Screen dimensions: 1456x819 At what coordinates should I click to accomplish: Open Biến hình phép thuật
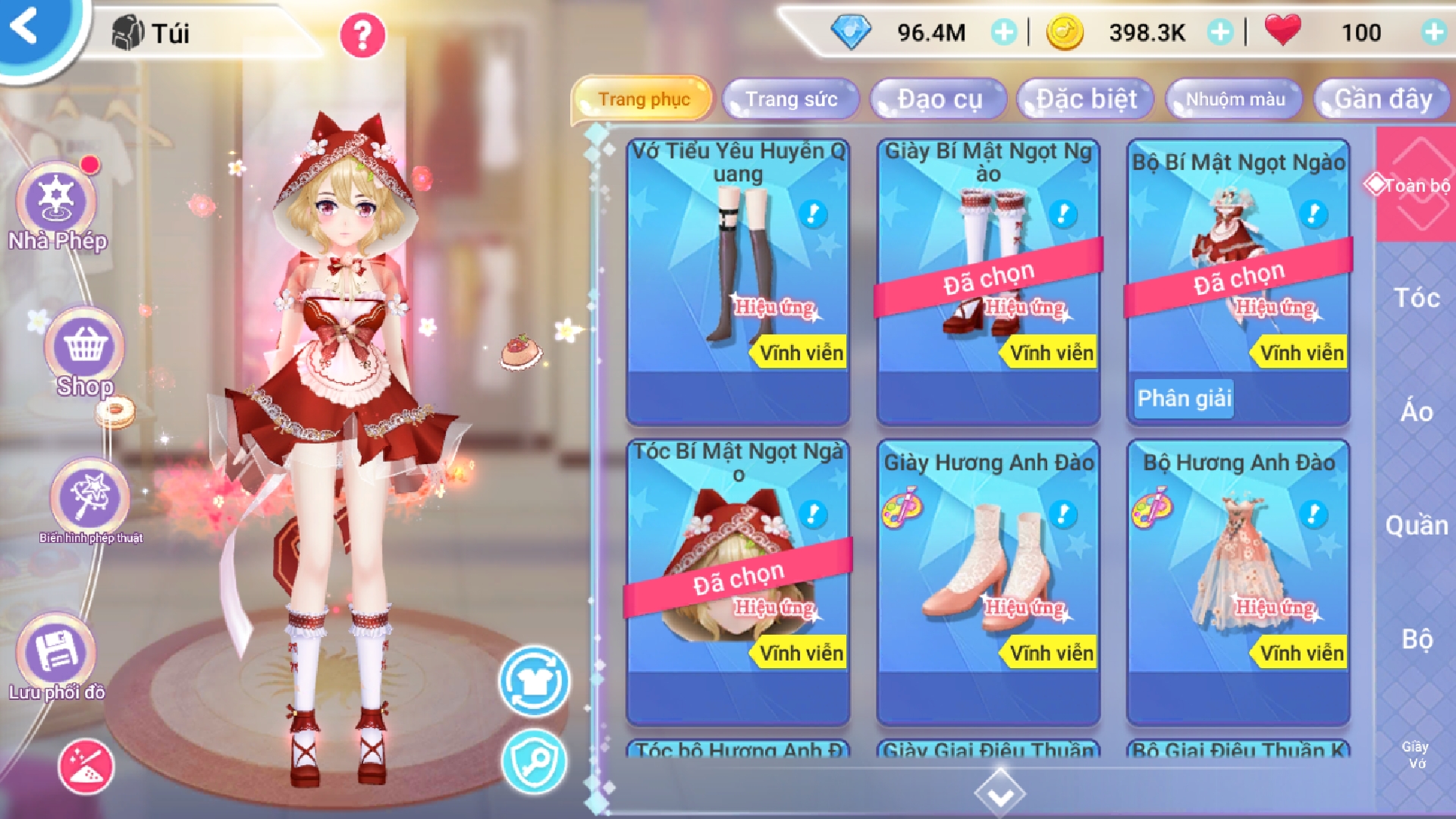pyautogui.click(x=90, y=500)
